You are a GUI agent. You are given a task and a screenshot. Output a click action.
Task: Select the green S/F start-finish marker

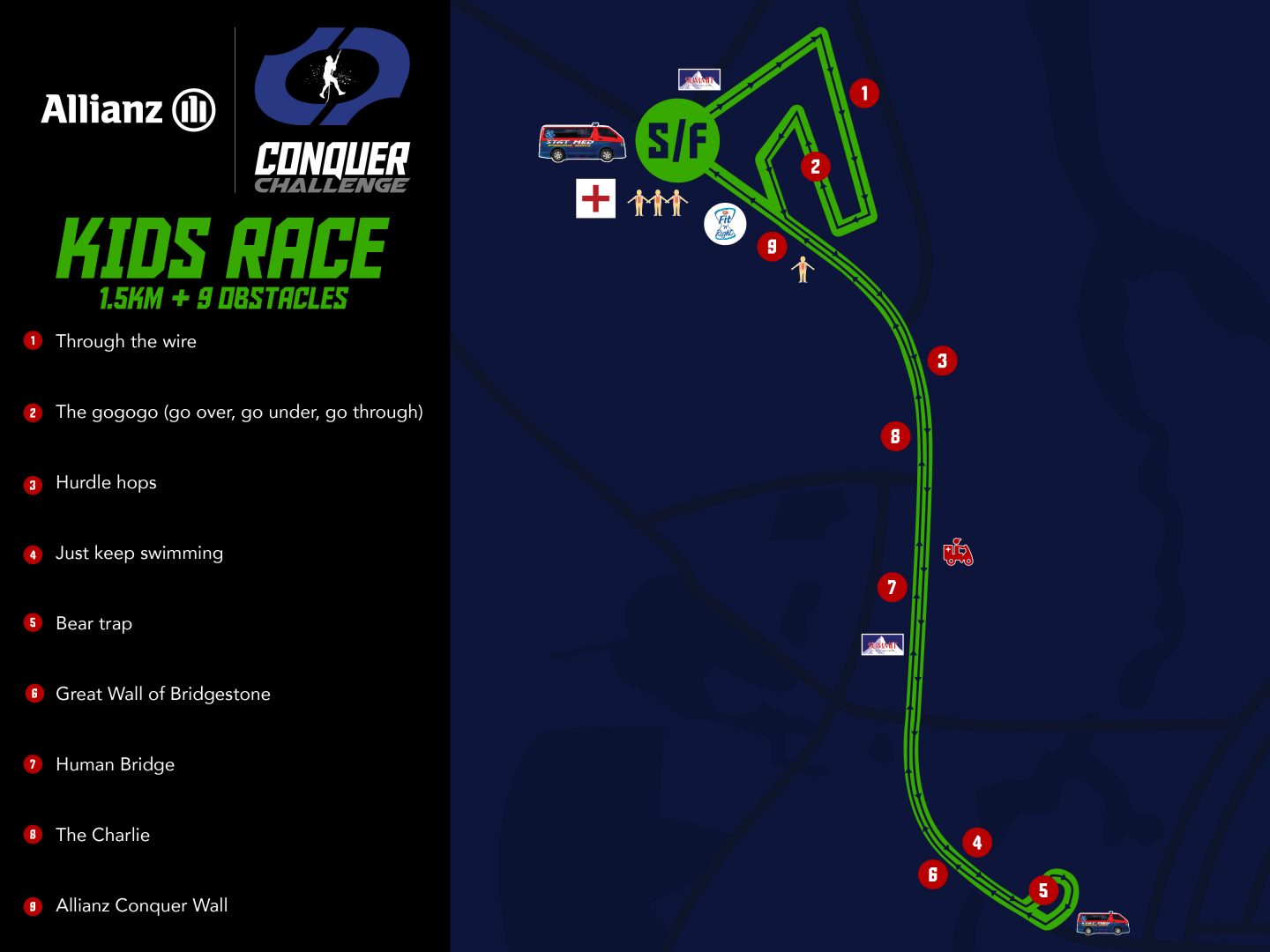tap(677, 141)
